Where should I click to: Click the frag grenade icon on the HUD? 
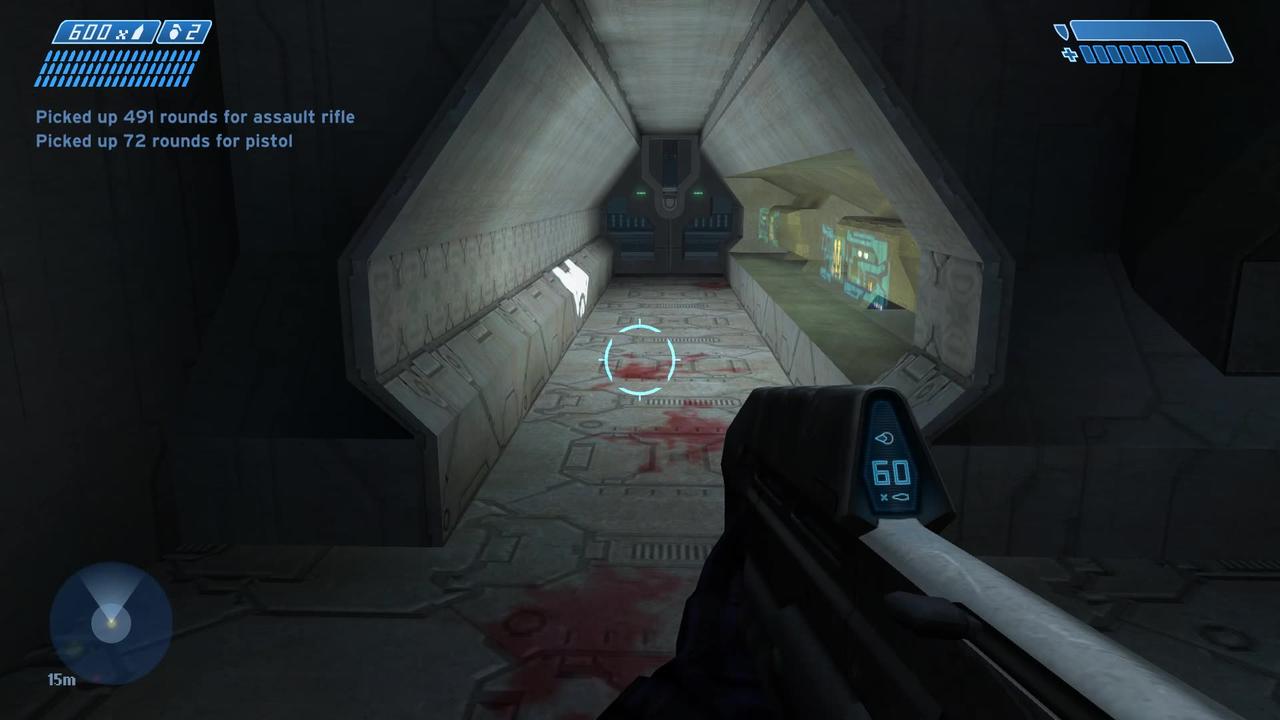point(175,32)
